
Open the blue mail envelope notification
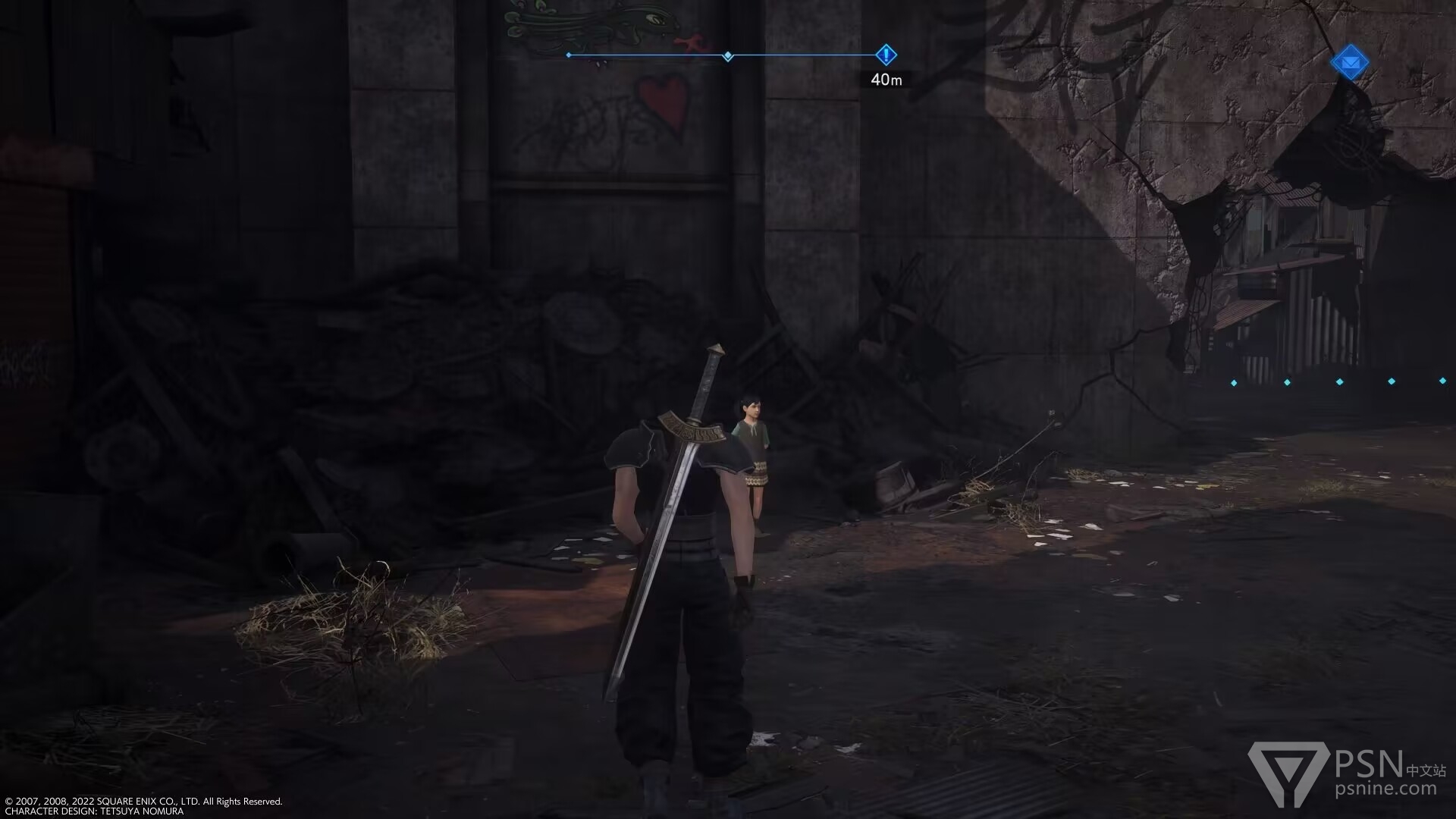click(x=1349, y=63)
